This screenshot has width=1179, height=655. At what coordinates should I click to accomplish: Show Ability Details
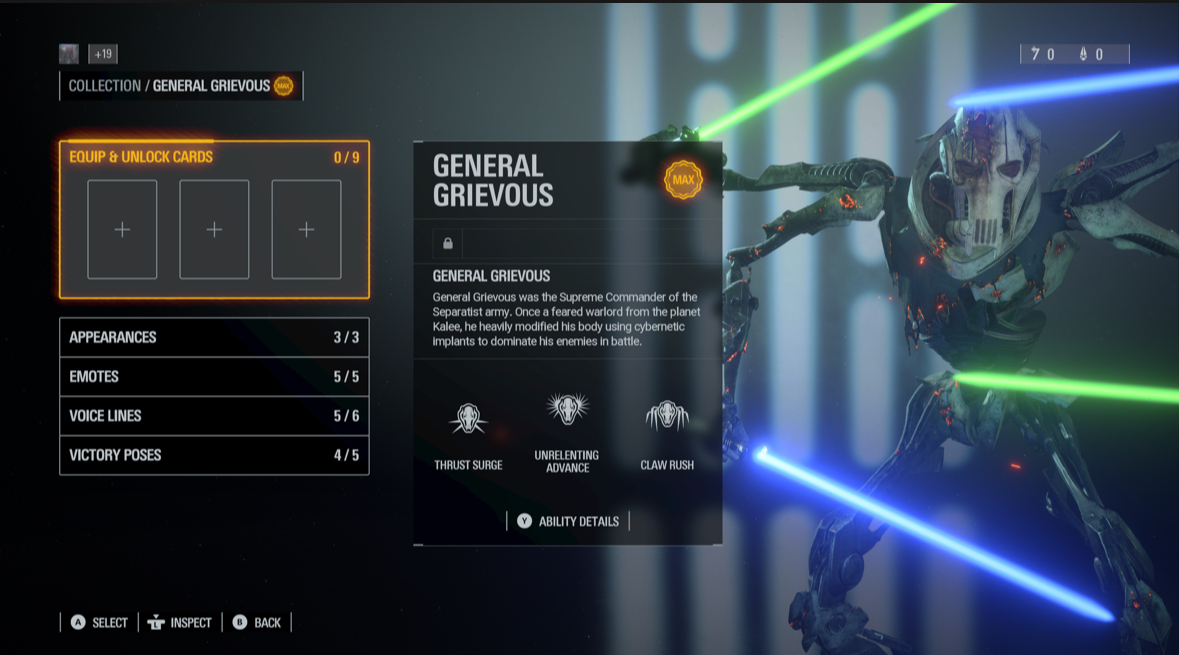pyautogui.click(x=568, y=521)
